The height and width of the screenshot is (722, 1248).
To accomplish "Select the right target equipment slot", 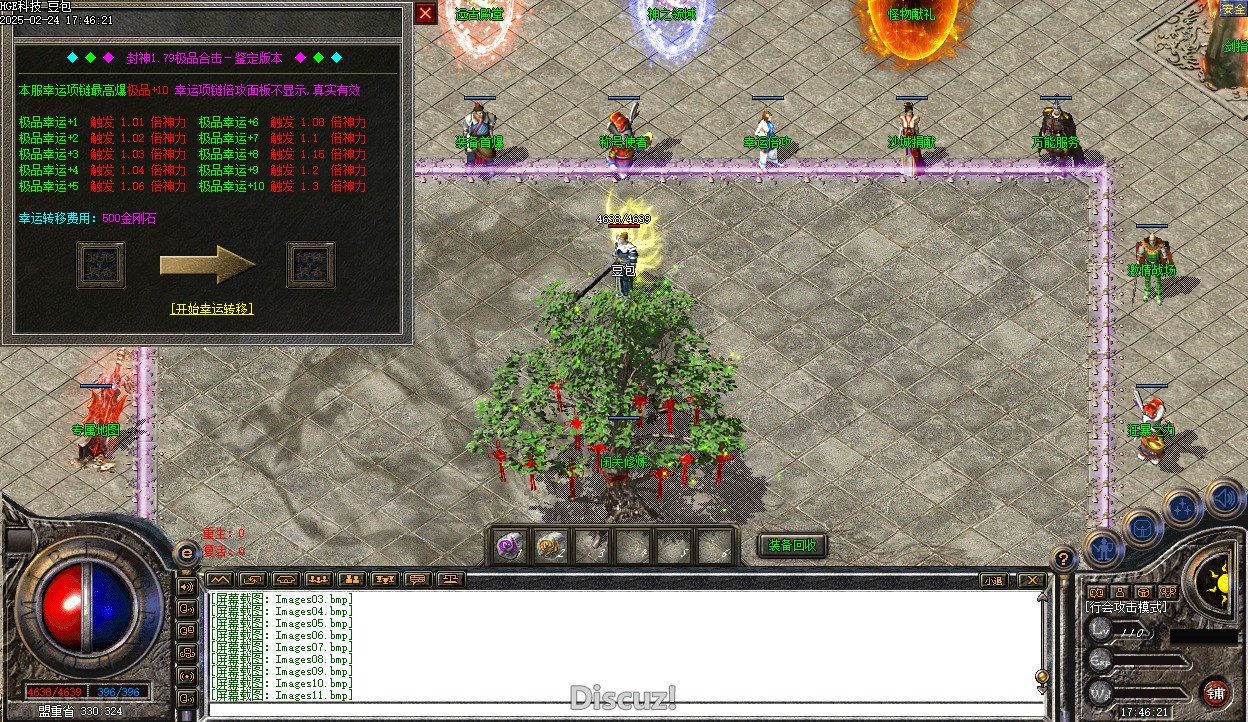I will pos(311,264).
